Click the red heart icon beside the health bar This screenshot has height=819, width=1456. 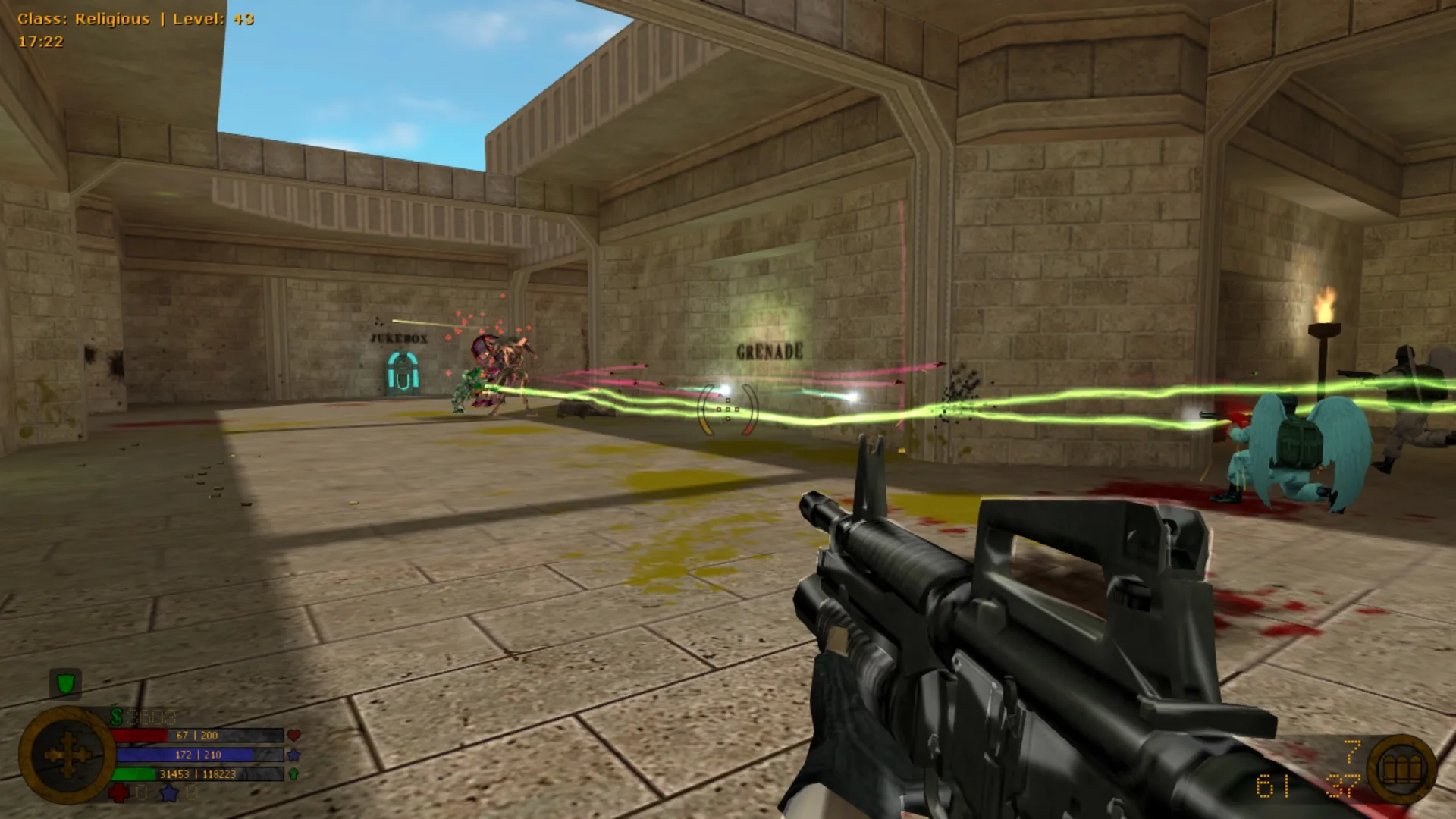point(294,734)
